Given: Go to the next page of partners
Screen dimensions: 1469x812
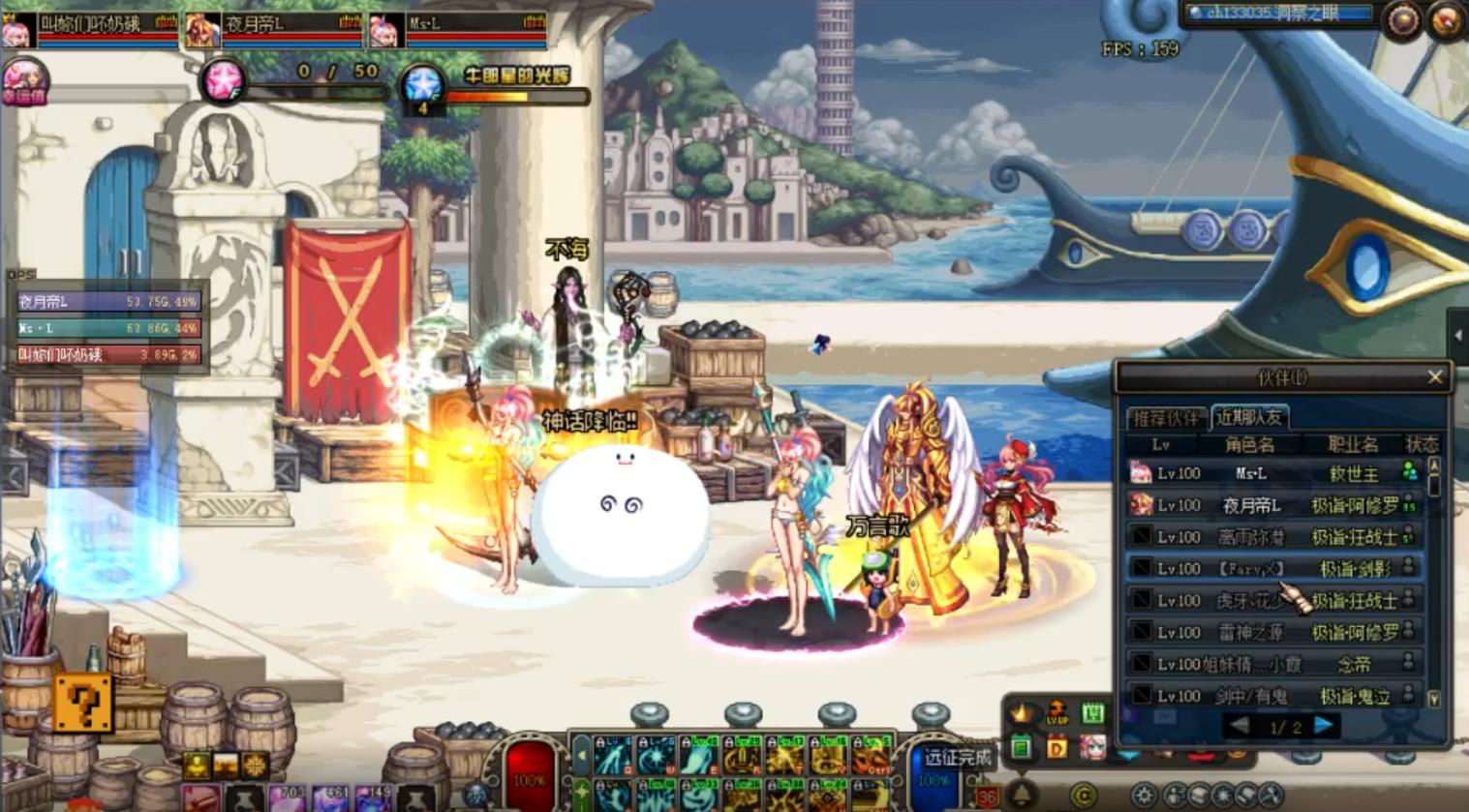Looking at the screenshot, I should [1323, 726].
